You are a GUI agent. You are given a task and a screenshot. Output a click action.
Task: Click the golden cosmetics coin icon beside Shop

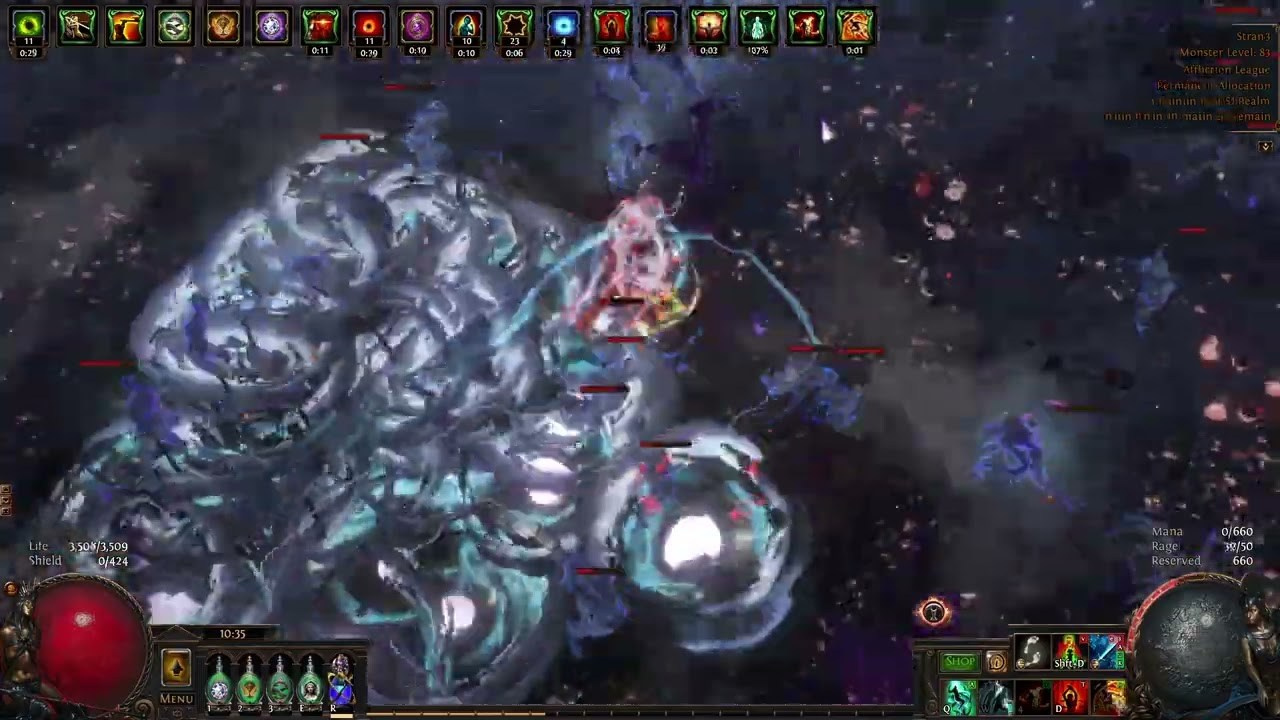[x=996, y=661]
